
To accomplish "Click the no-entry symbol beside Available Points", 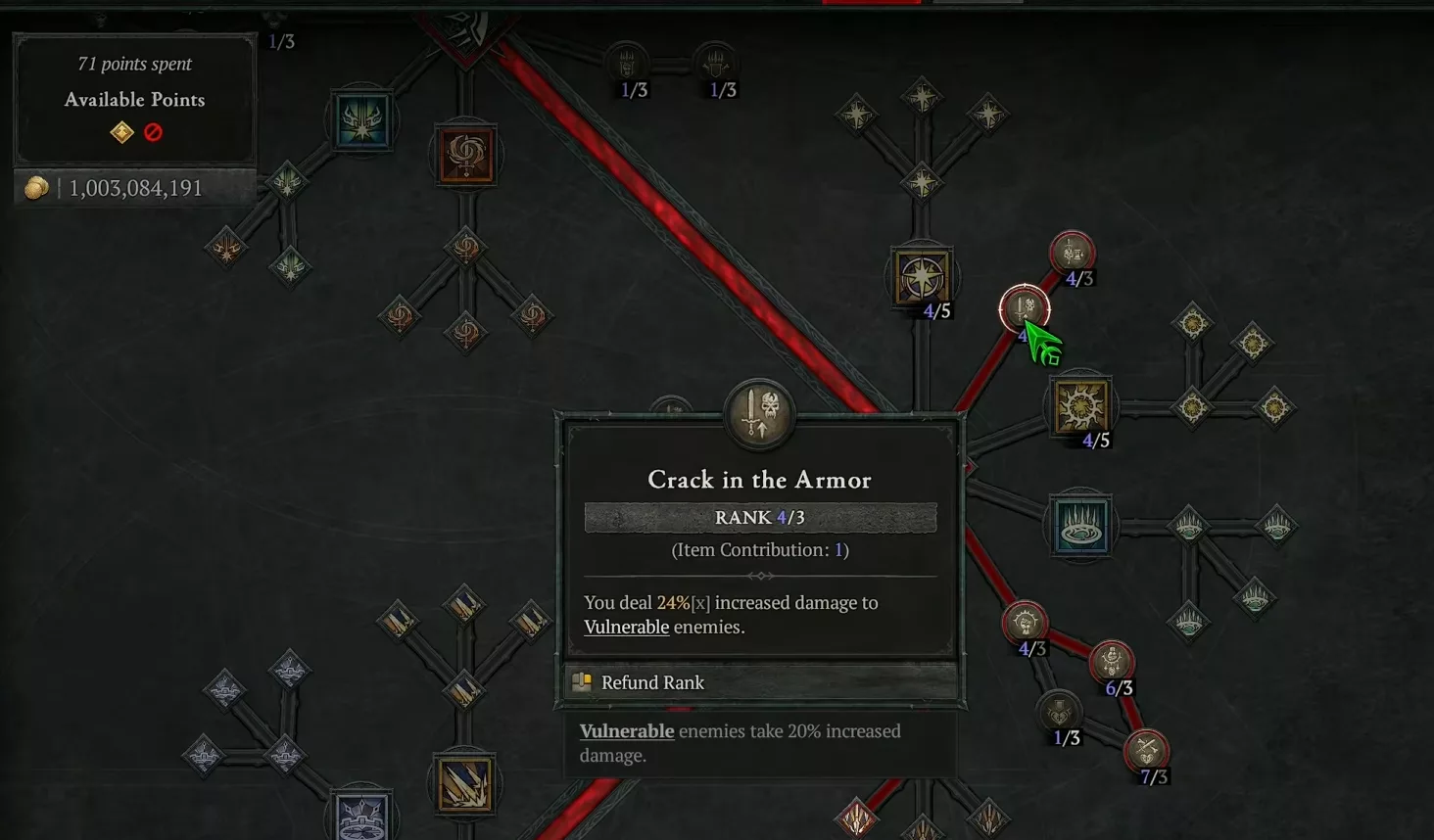I will 153,132.
